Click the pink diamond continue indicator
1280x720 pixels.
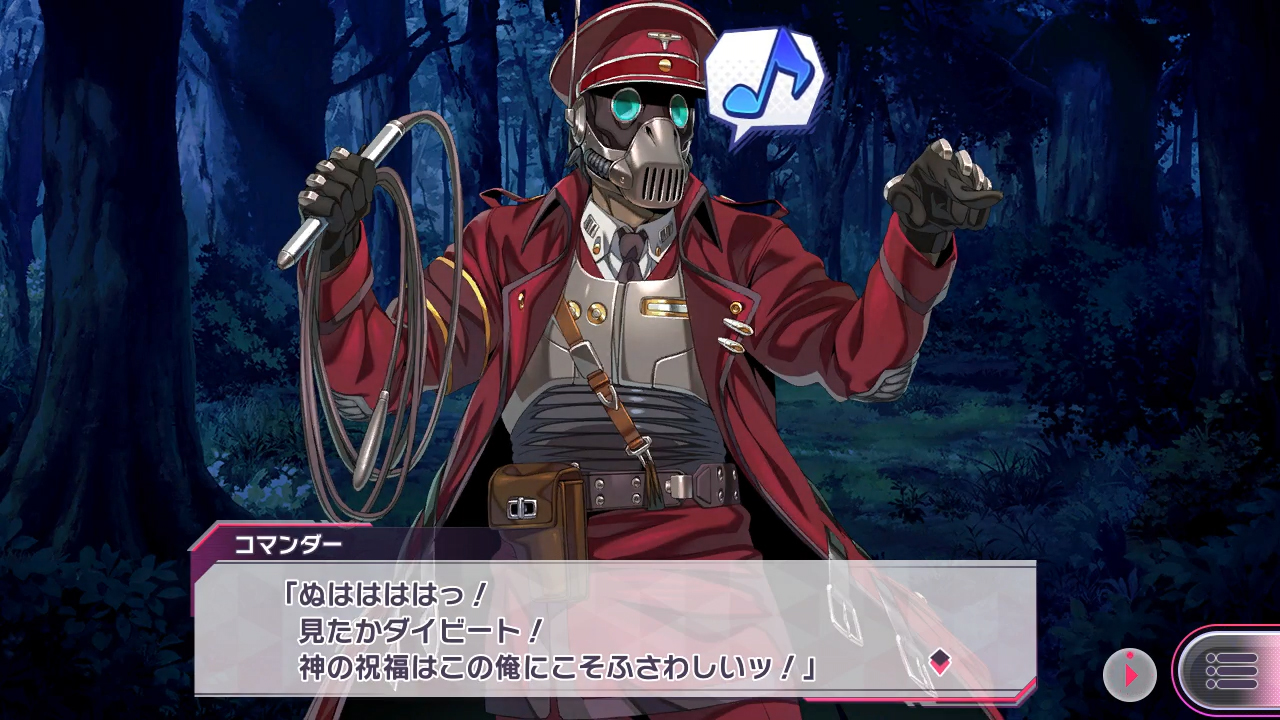click(x=939, y=661)
